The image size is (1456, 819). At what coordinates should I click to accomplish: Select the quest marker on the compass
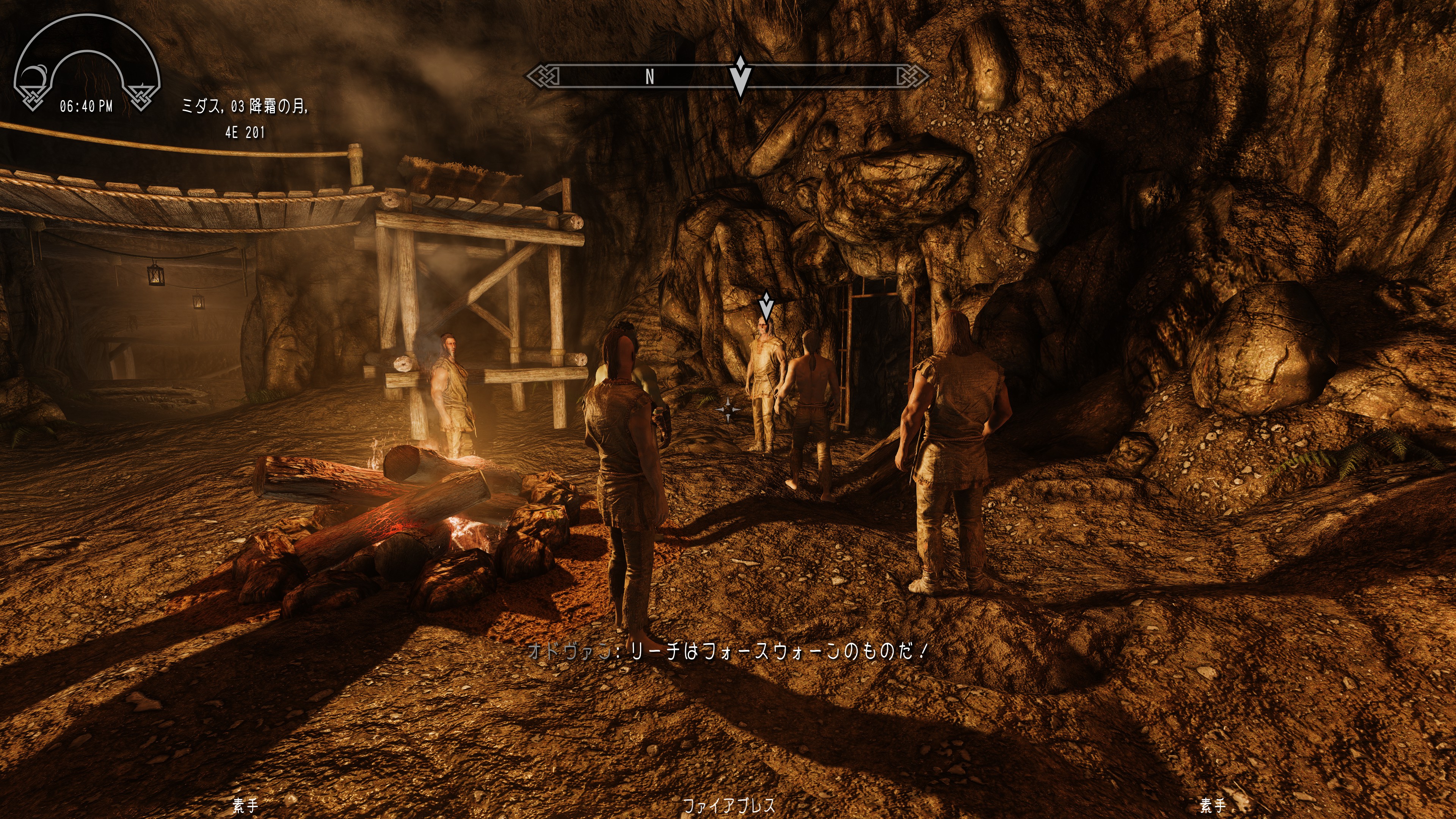coord(740,76)
